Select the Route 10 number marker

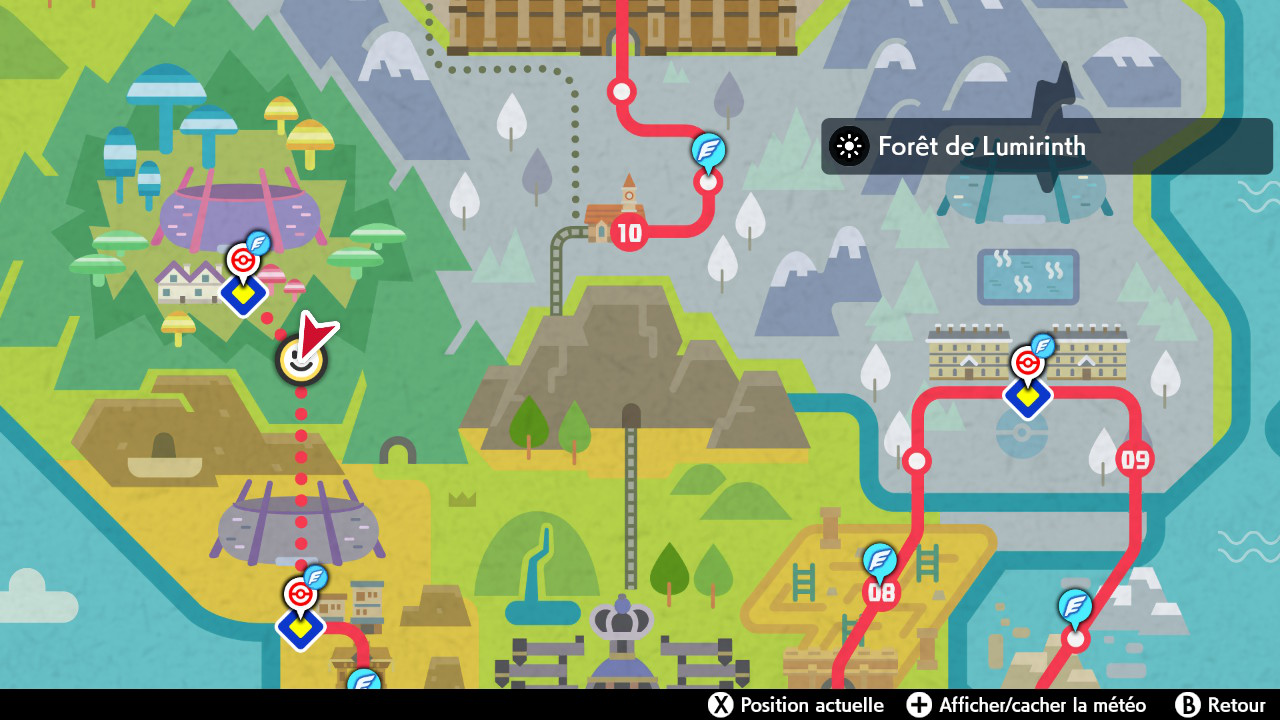pos(629,234)
